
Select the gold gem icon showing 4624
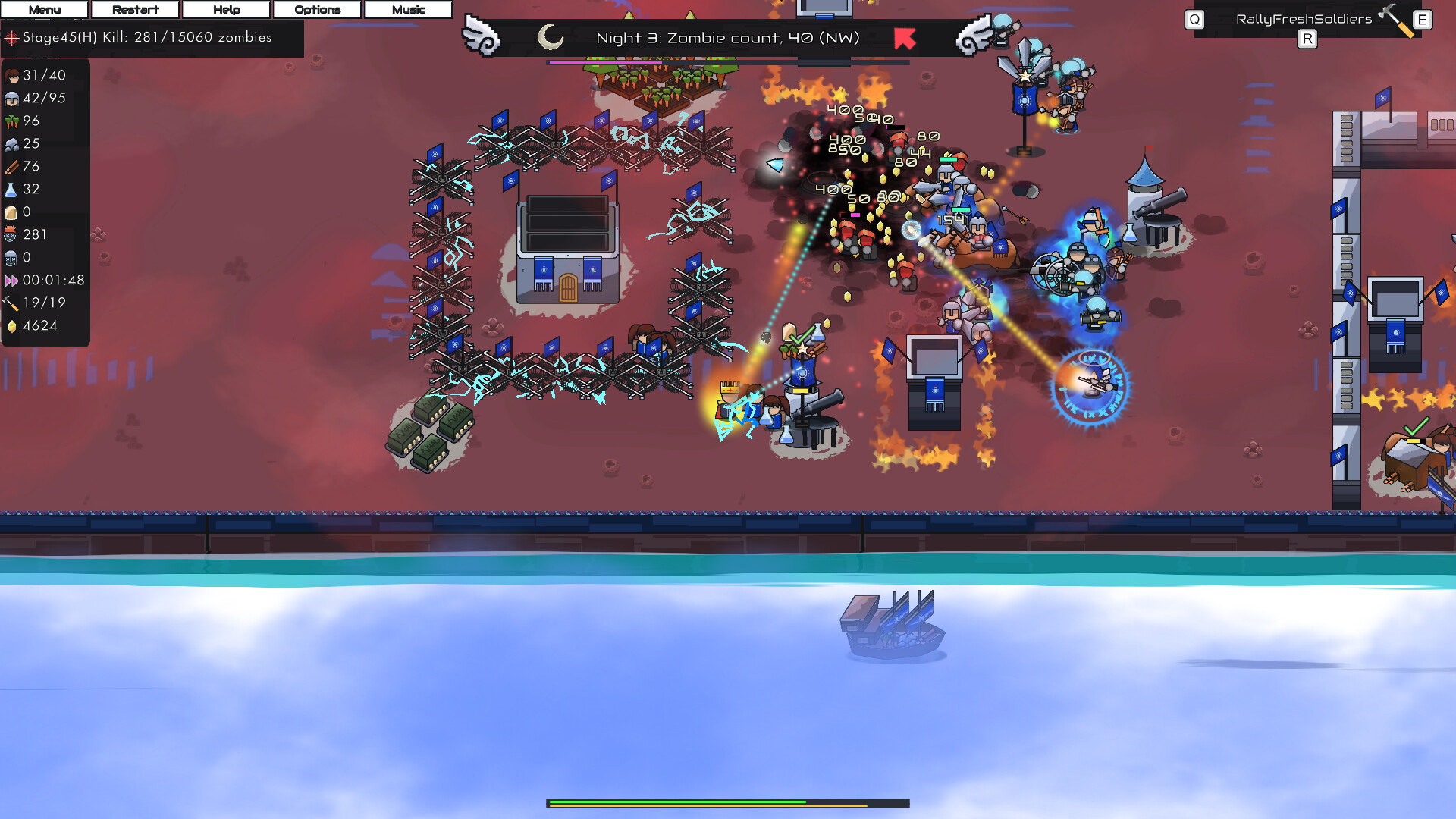pos(13,325)
